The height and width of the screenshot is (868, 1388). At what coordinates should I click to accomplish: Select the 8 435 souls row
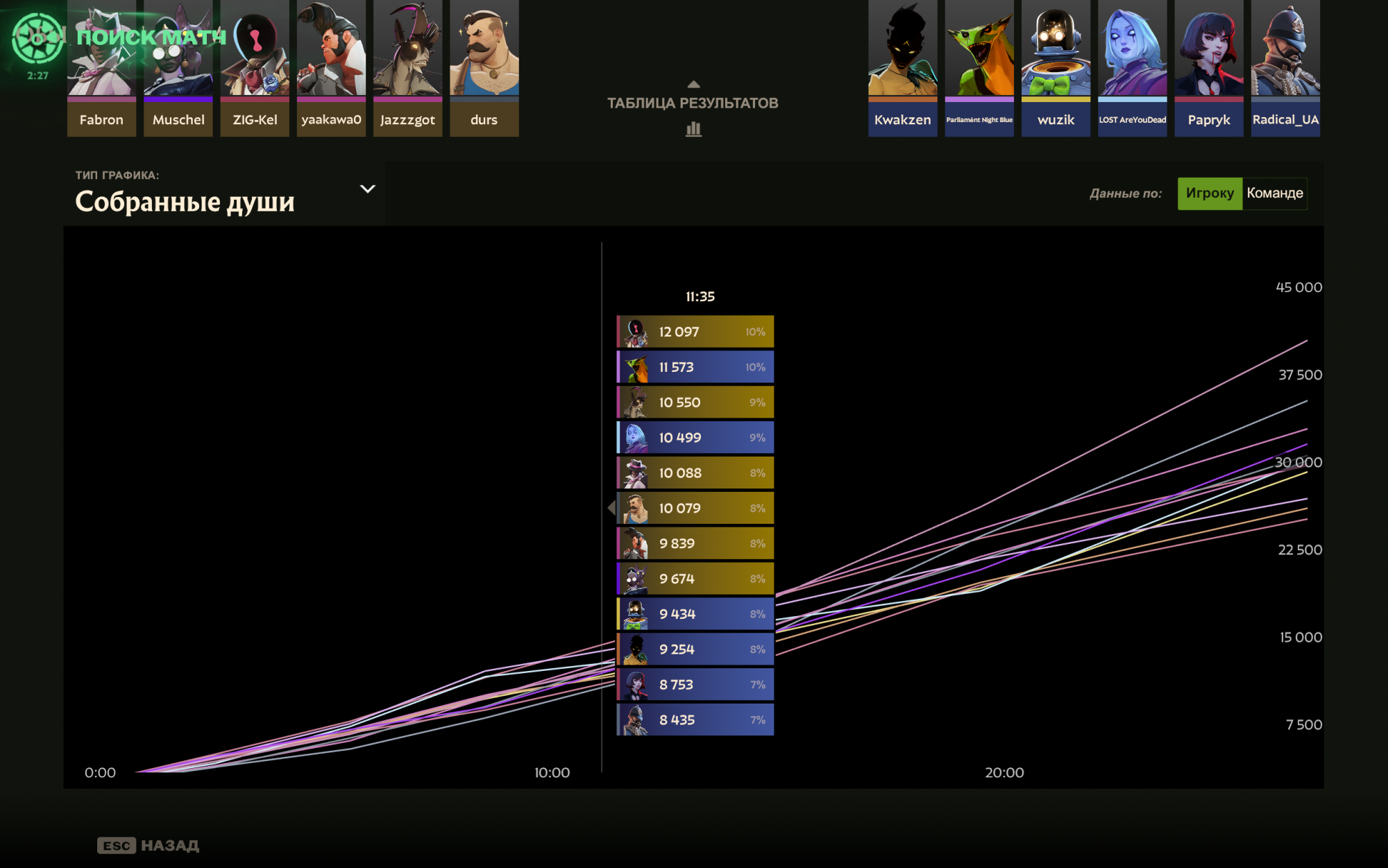695,720
